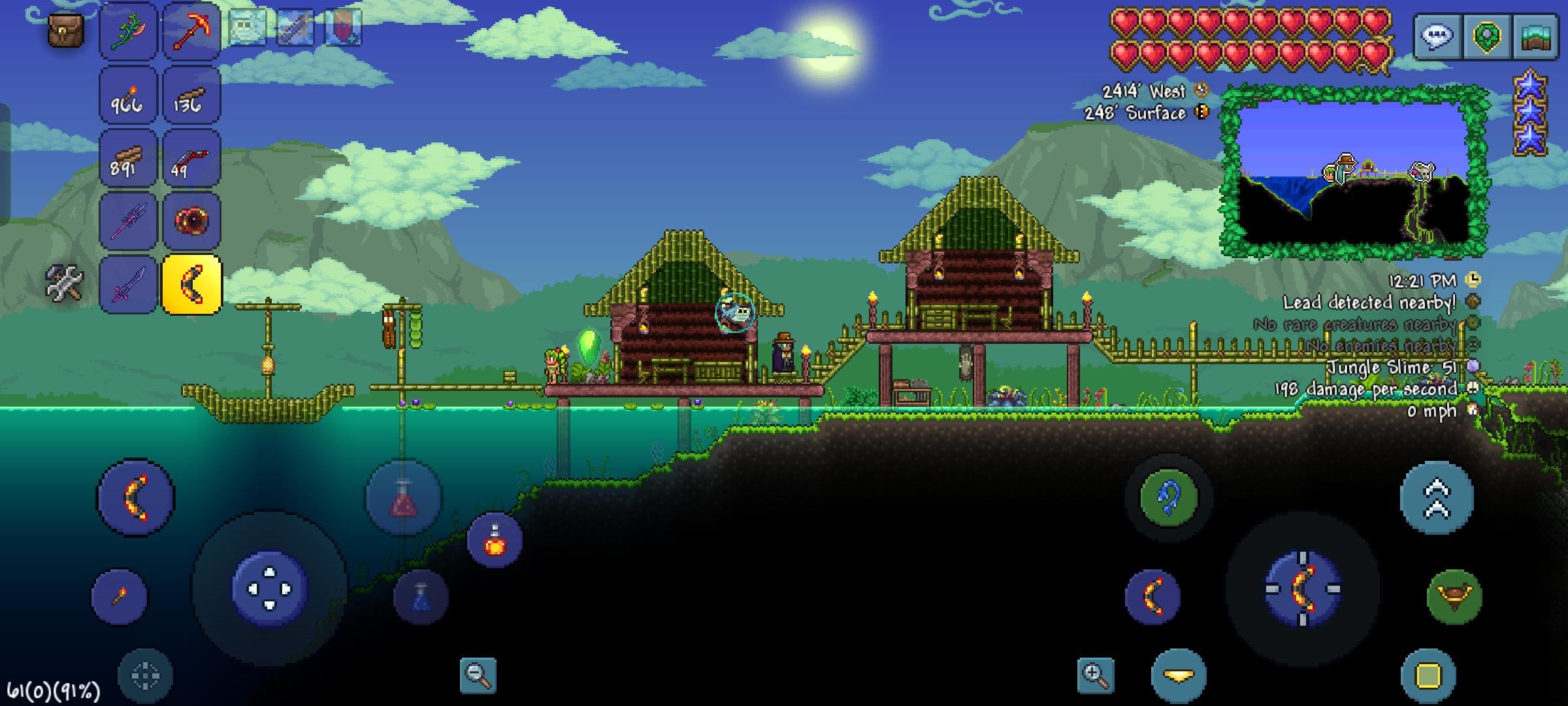Use the red healing potion button
Screen dimensions: 1568x706
coord(403,498)
